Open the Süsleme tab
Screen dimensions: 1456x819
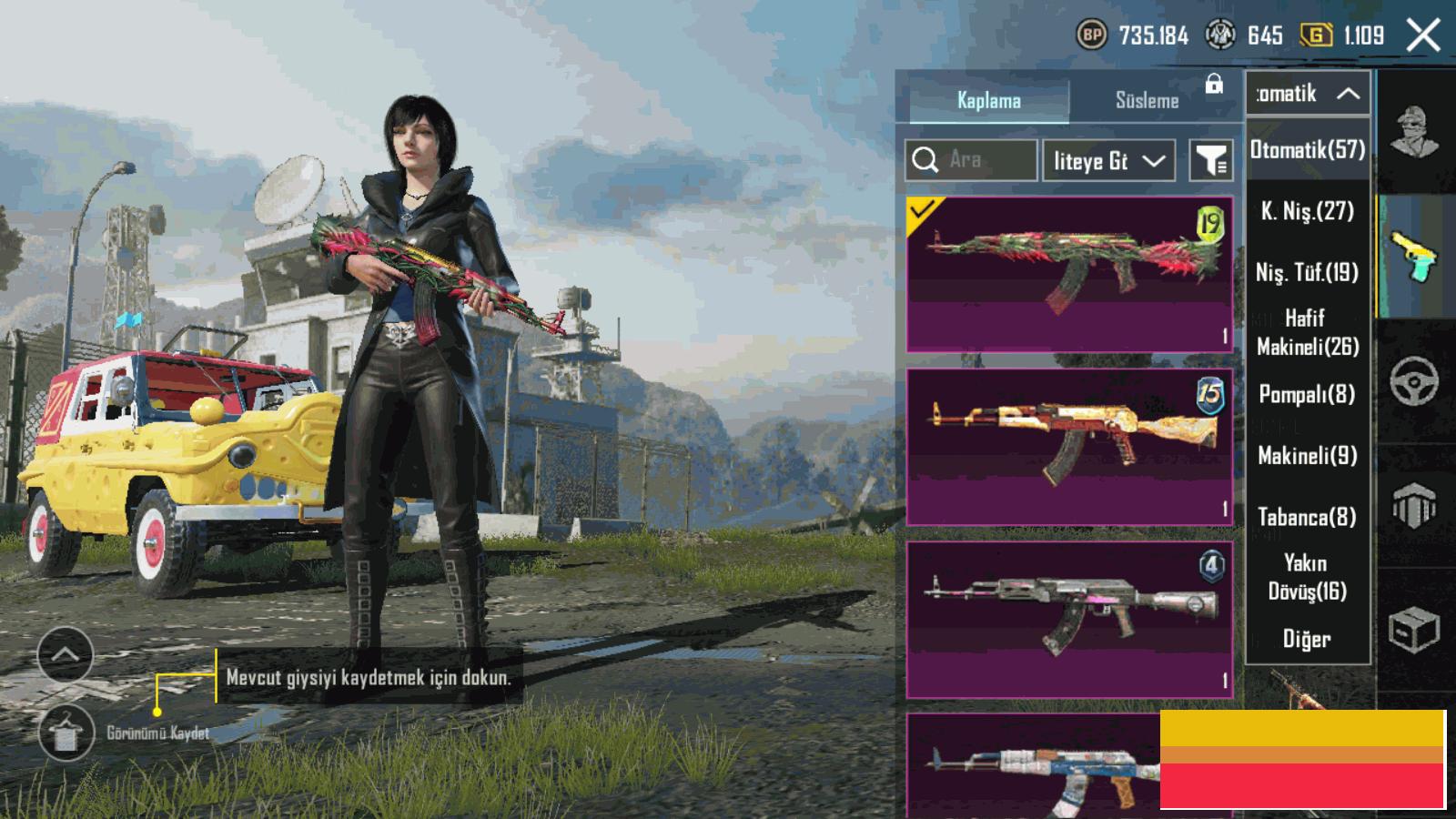(1147, 100)
